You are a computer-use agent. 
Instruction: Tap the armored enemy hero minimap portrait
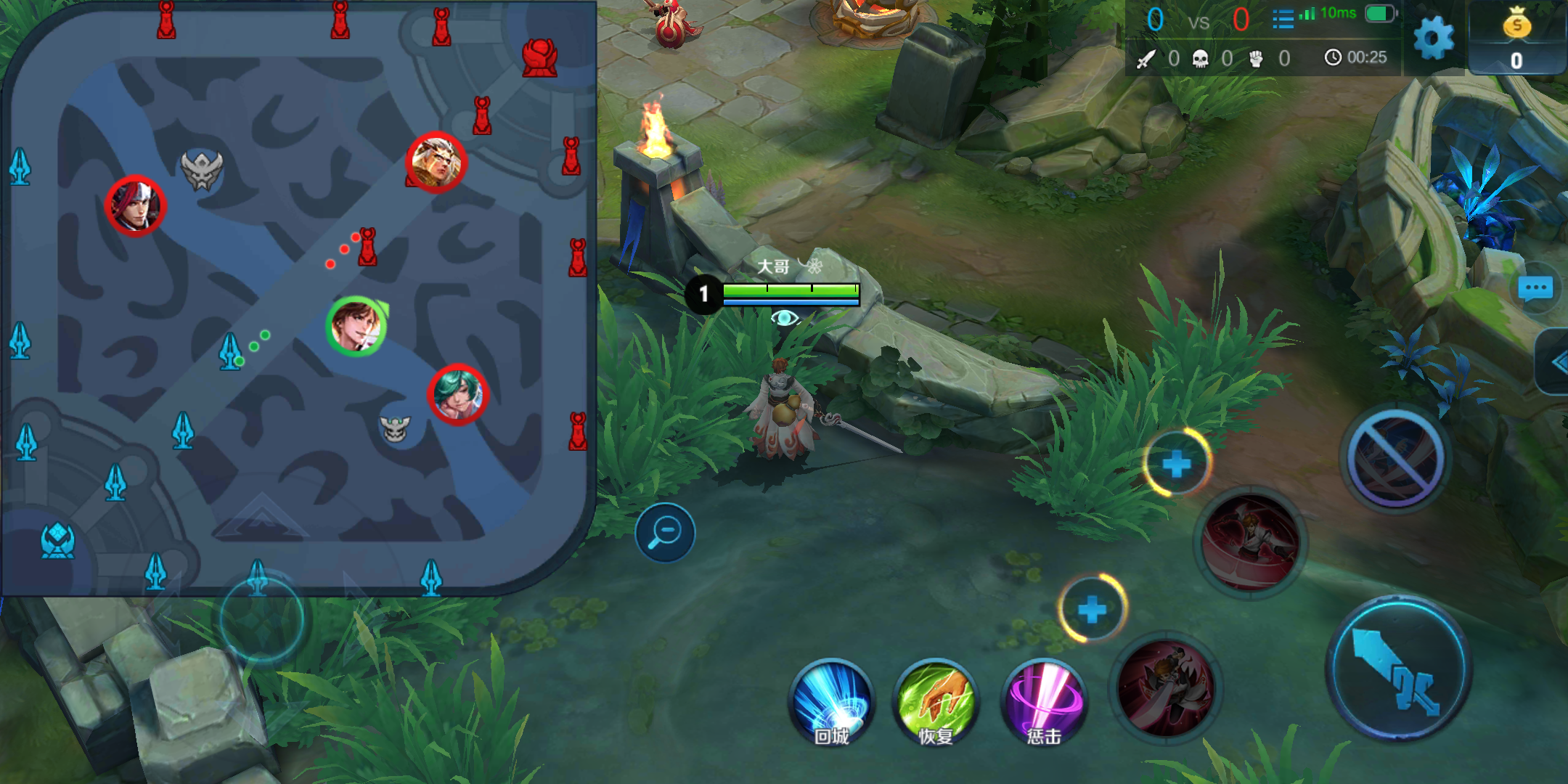click(x=436, y=163)
